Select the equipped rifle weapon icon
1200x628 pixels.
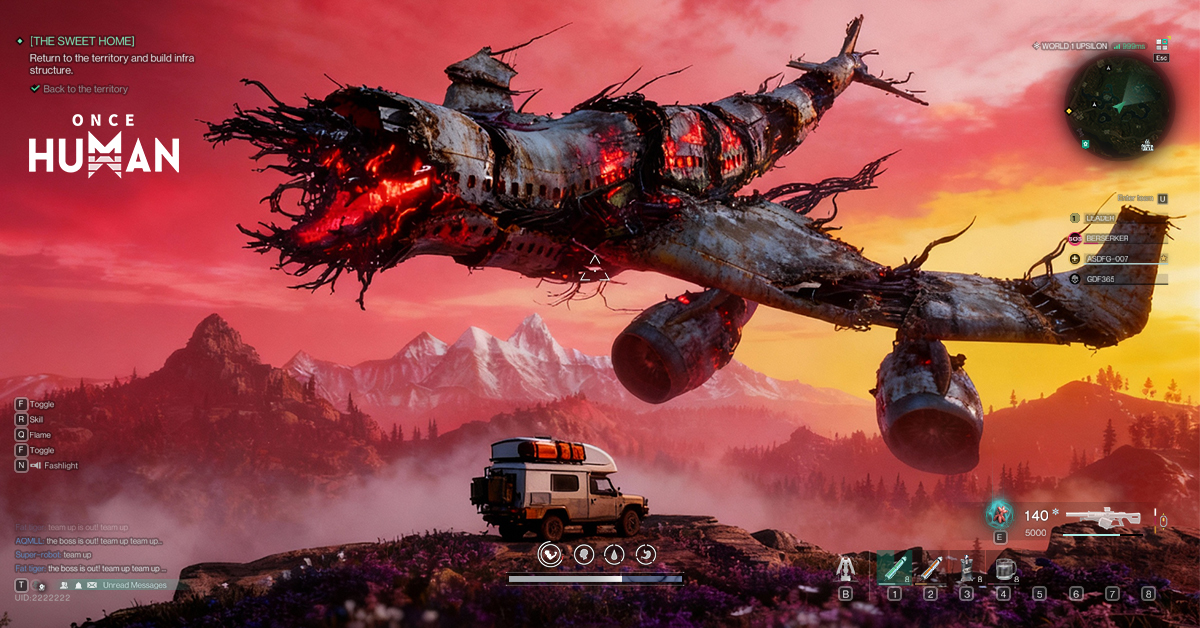pyautogui.click(x=1102, y=518)
